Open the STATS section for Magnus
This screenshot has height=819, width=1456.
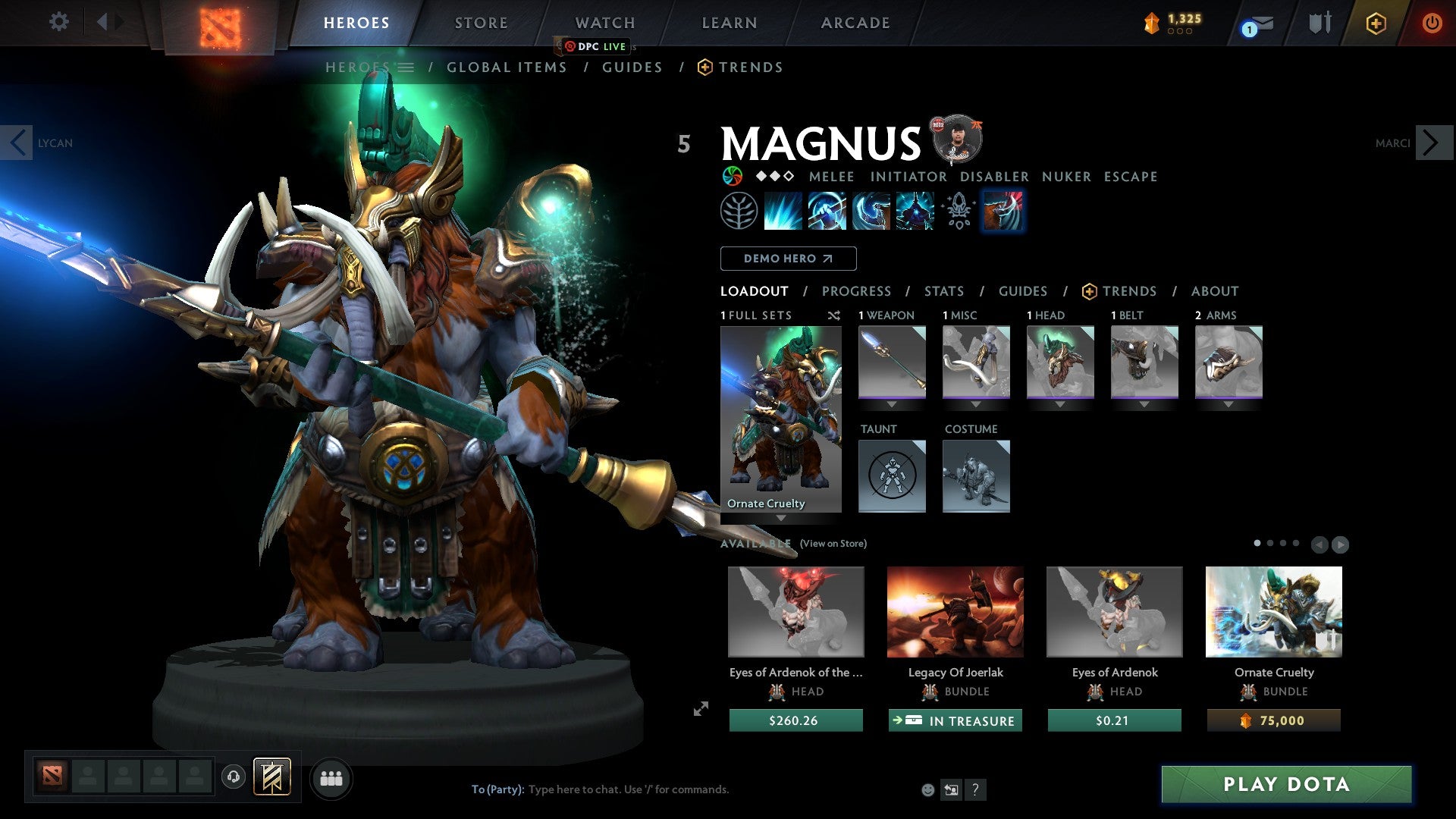[x=943, y=290]
